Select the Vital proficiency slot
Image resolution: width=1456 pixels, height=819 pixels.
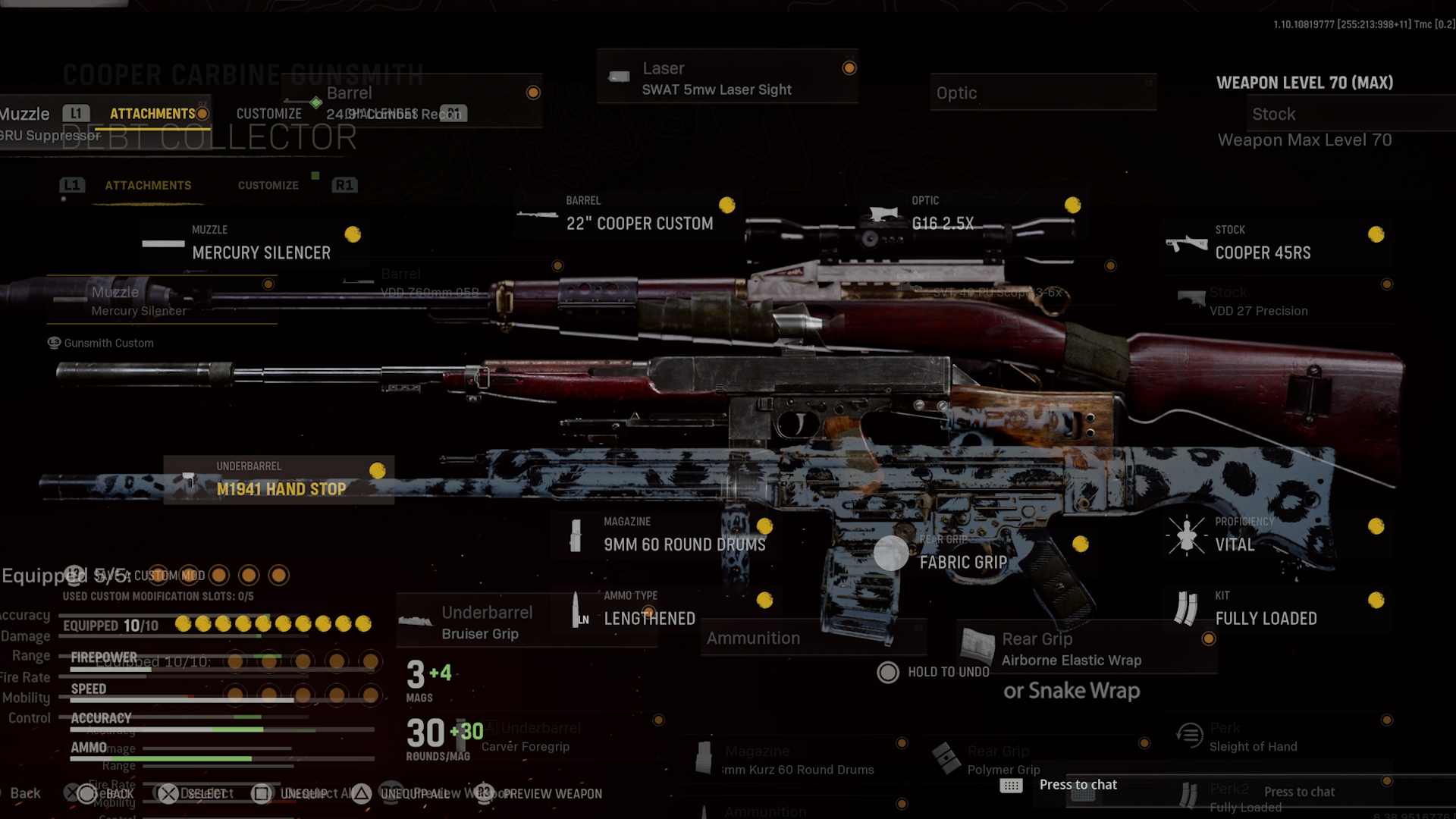[1235, 544]
